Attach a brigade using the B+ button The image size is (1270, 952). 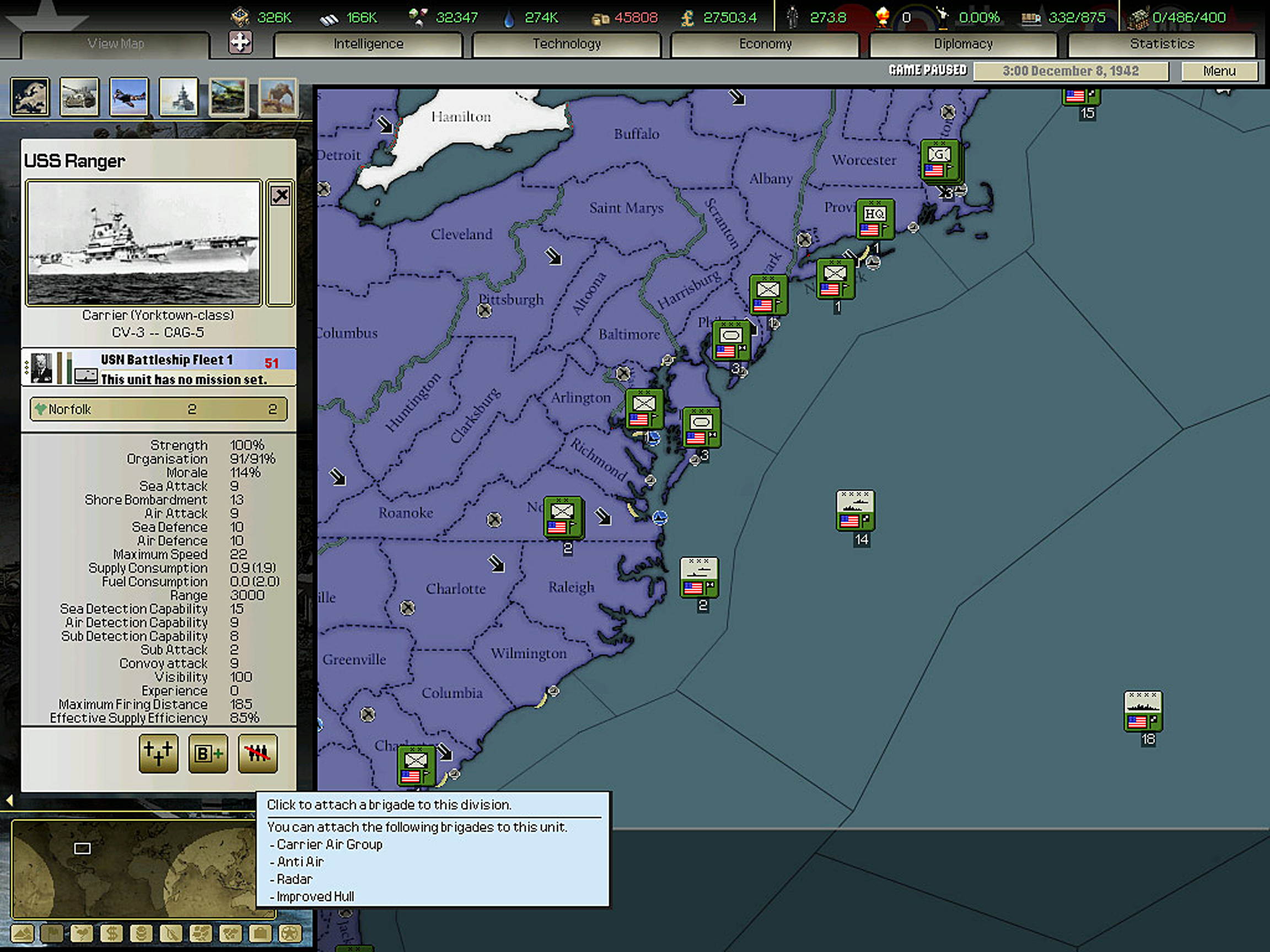click(x=208, y=754)
